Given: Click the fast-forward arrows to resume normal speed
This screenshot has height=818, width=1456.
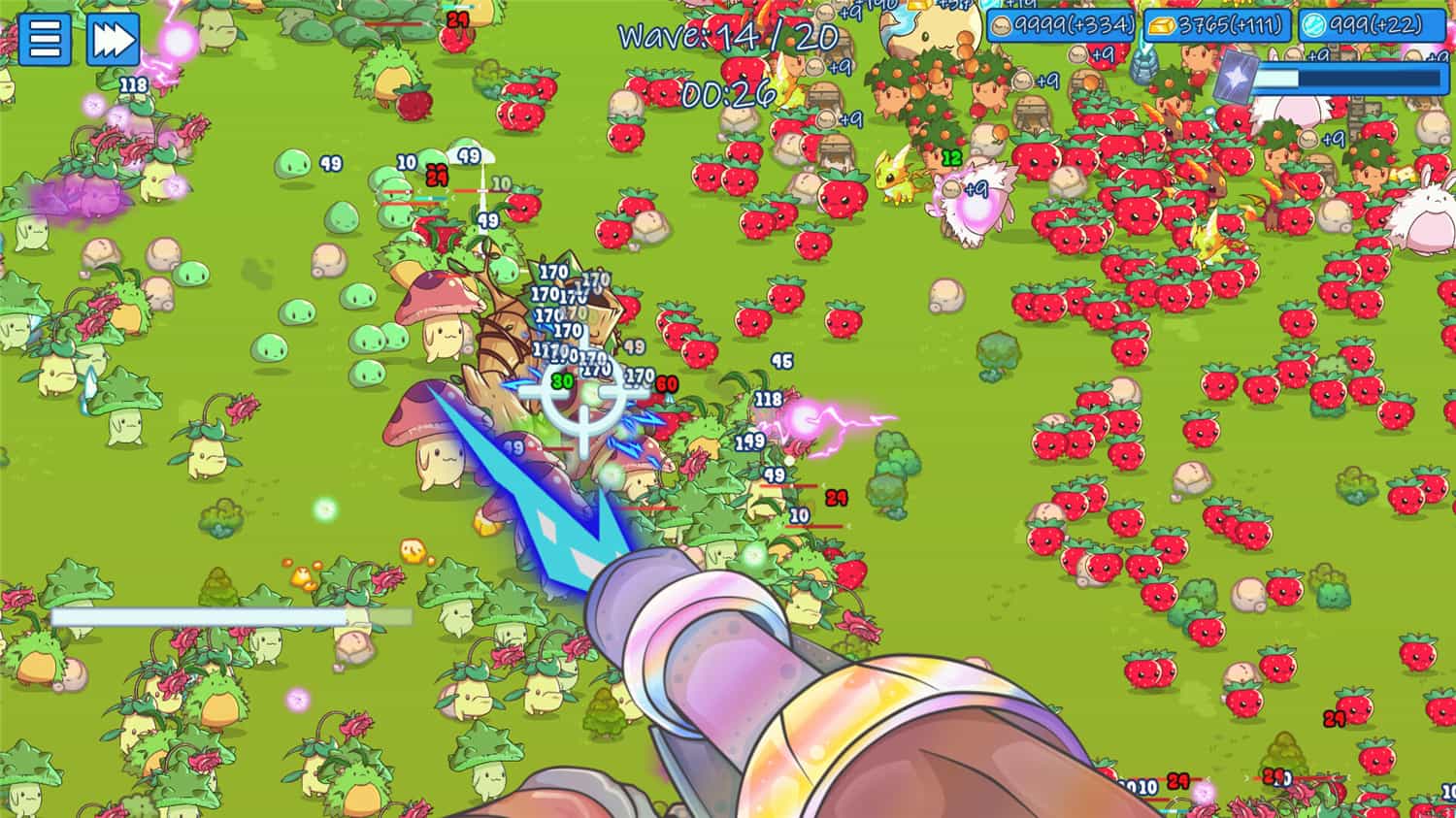Looking at the screenshot, I should (x=111, y=40).
